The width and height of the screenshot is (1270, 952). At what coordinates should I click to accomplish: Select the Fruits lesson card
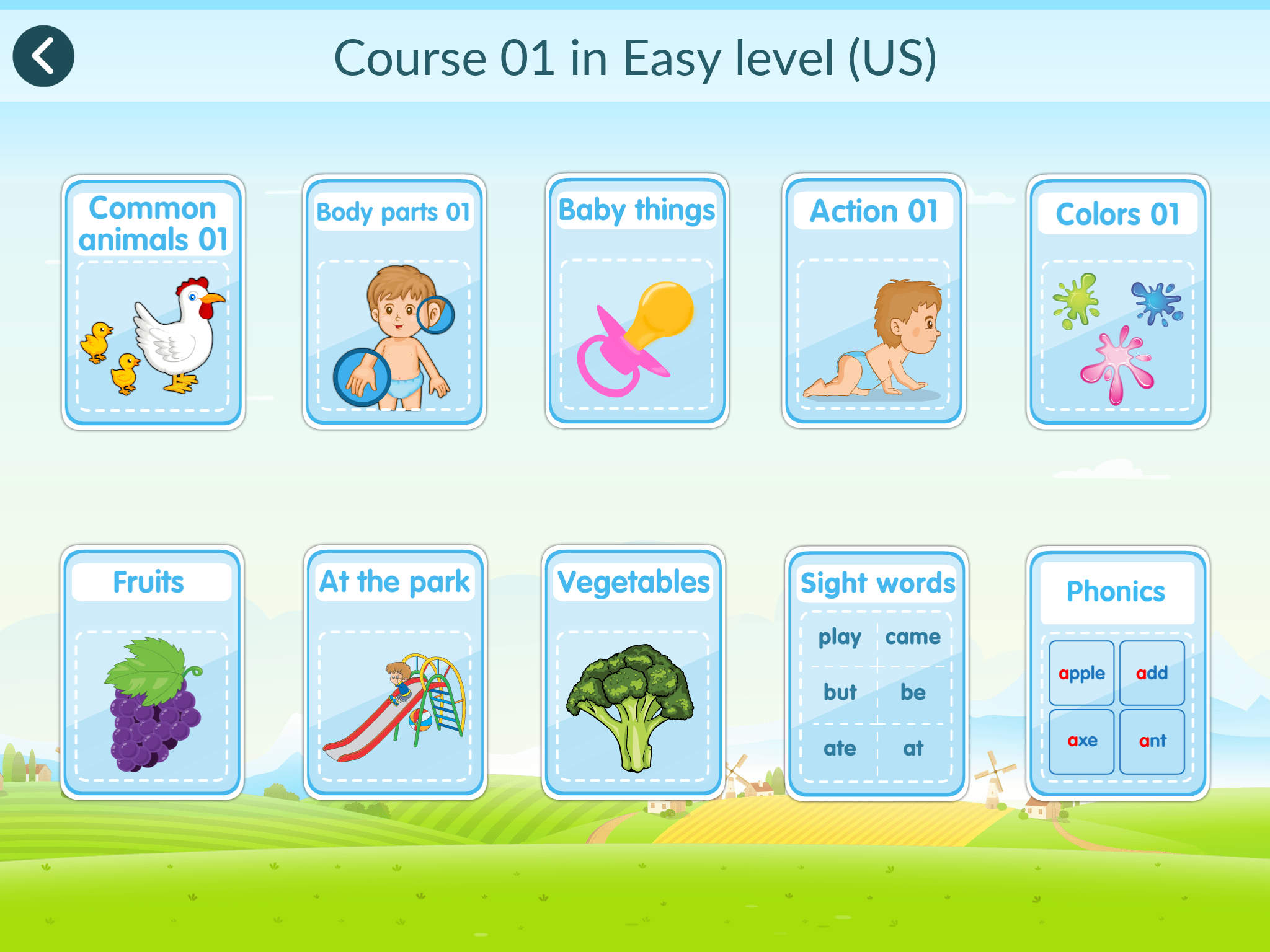(x=152, y=672)
